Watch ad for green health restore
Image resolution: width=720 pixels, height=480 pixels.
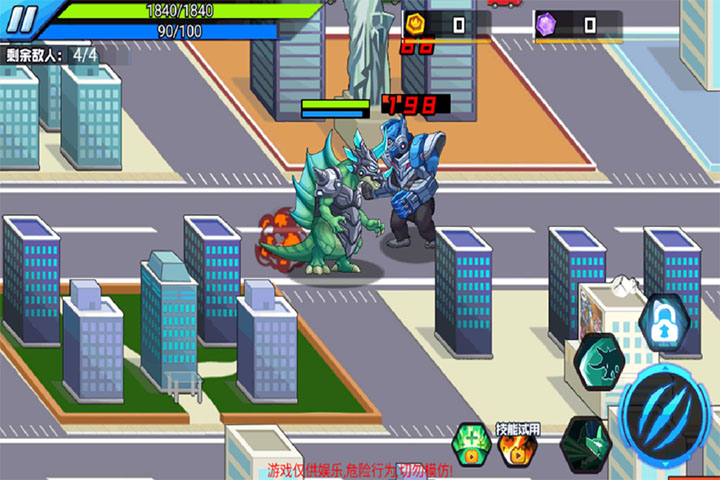pyautogui.click(x=471, y=445)
